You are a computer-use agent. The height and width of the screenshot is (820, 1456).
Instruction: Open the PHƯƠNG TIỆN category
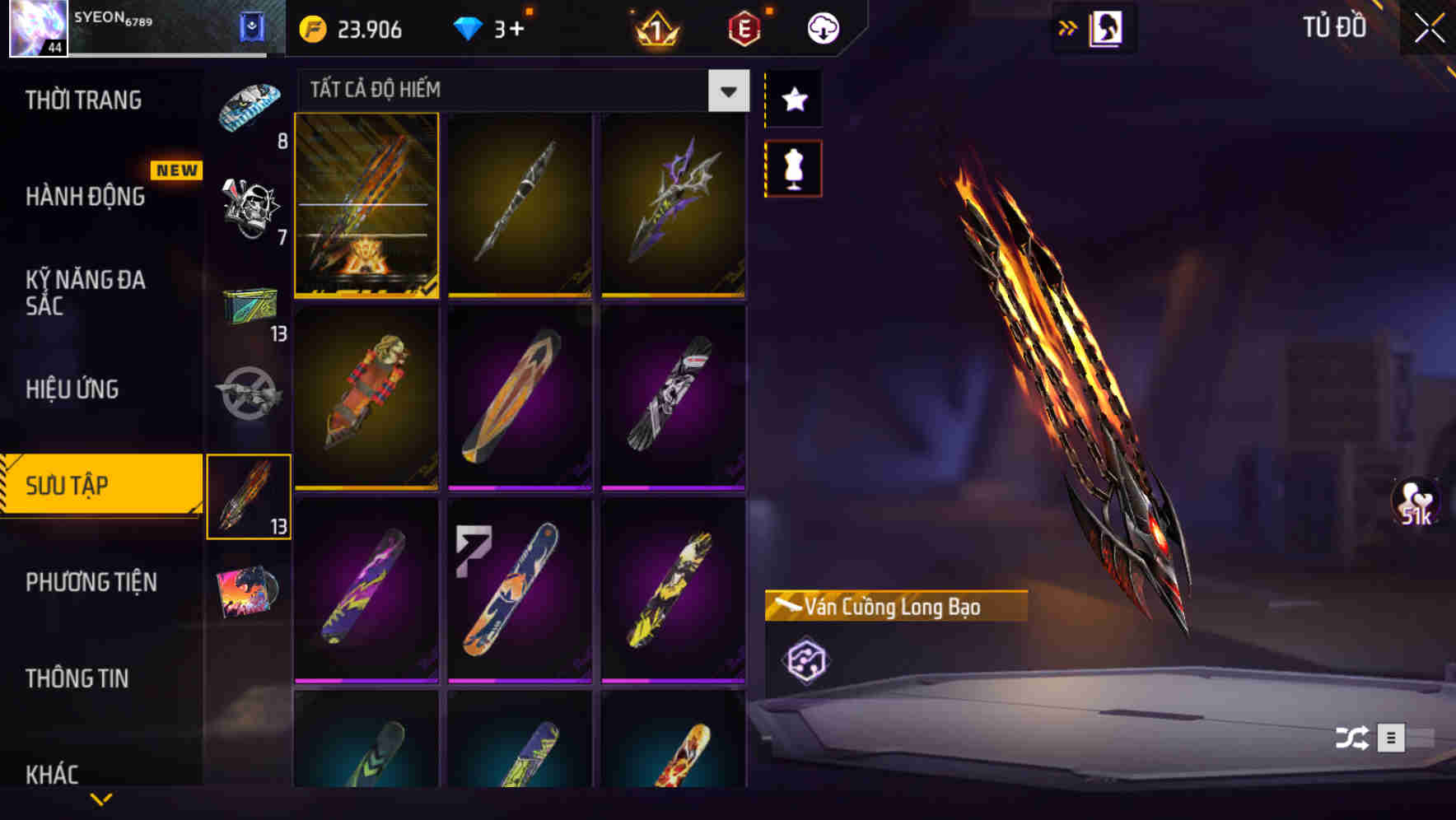(x=91, y=581)
